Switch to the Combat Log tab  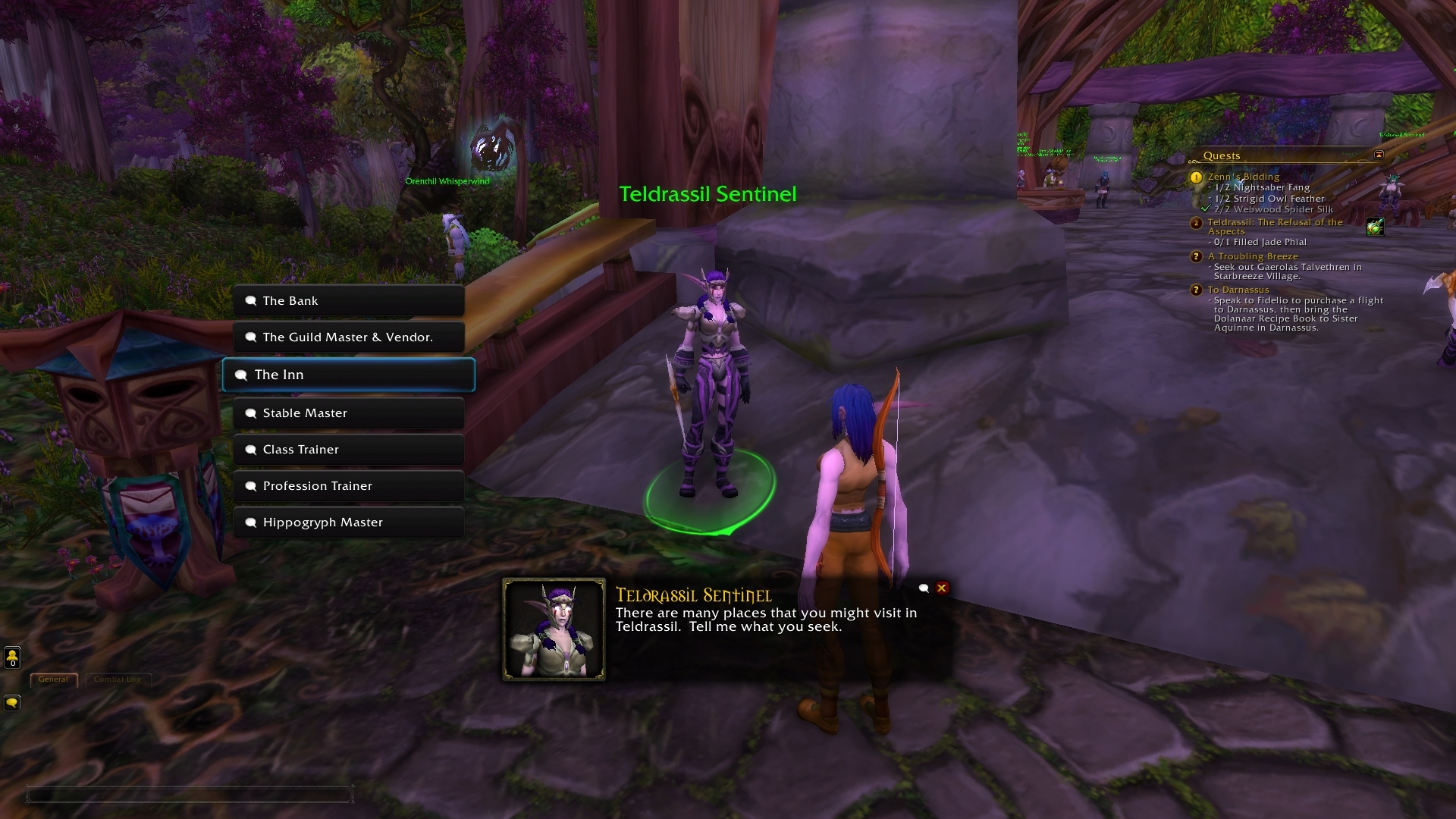coord(118,679)
